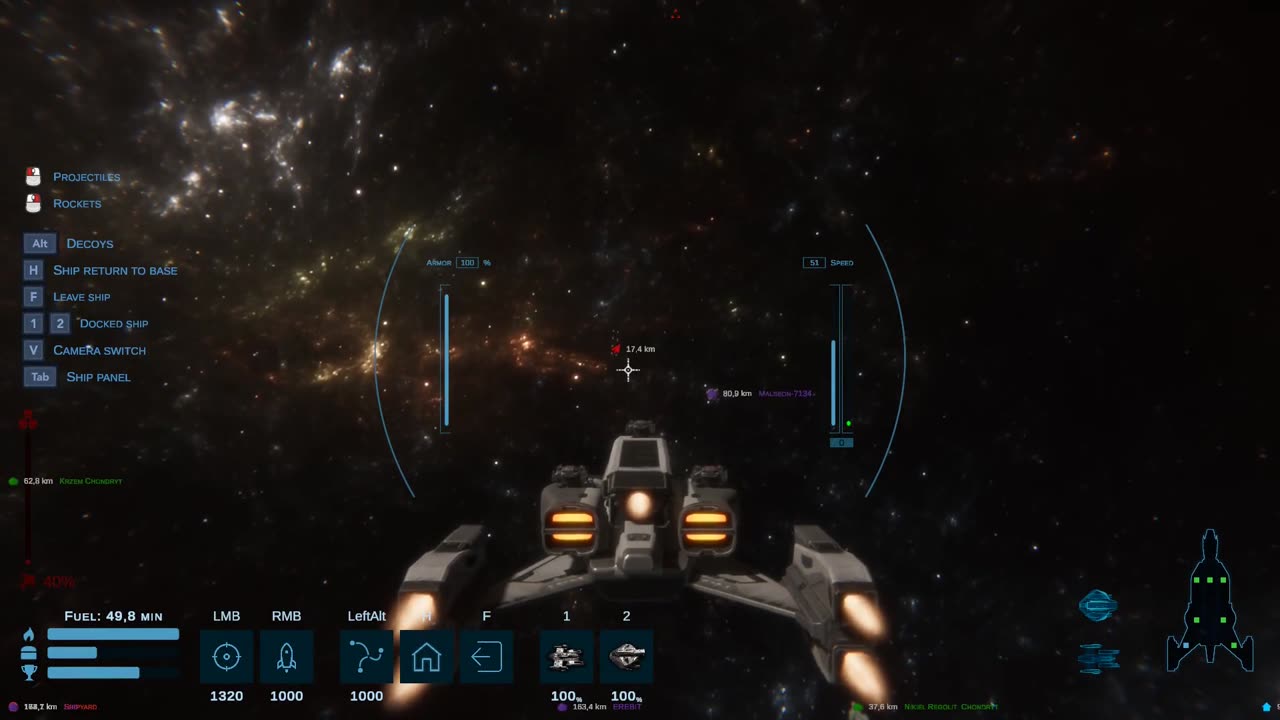Click the house icon to return to base

[x=426, y=657]
